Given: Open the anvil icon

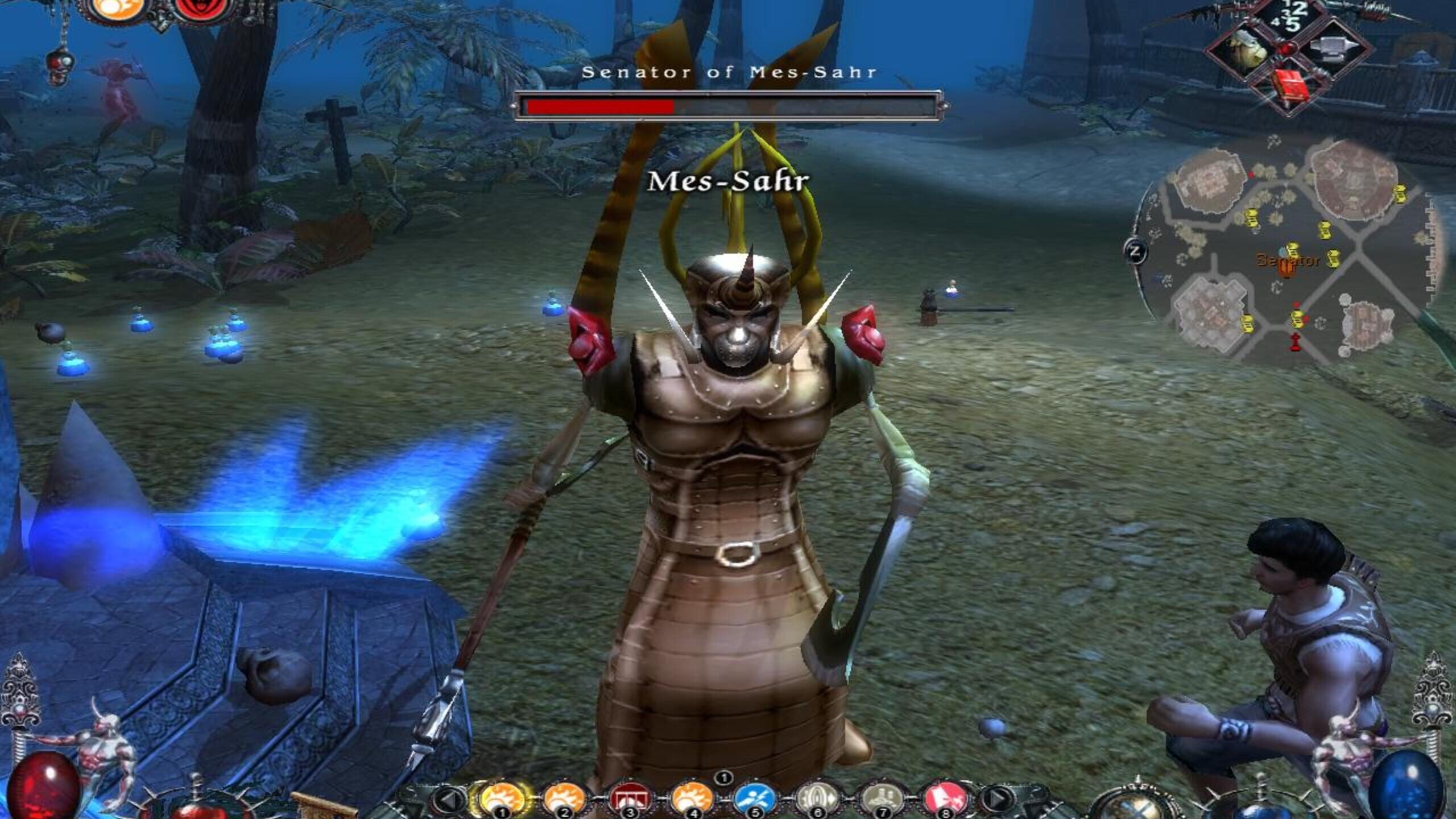Looking at the screenshot, I should [1334, 49].
